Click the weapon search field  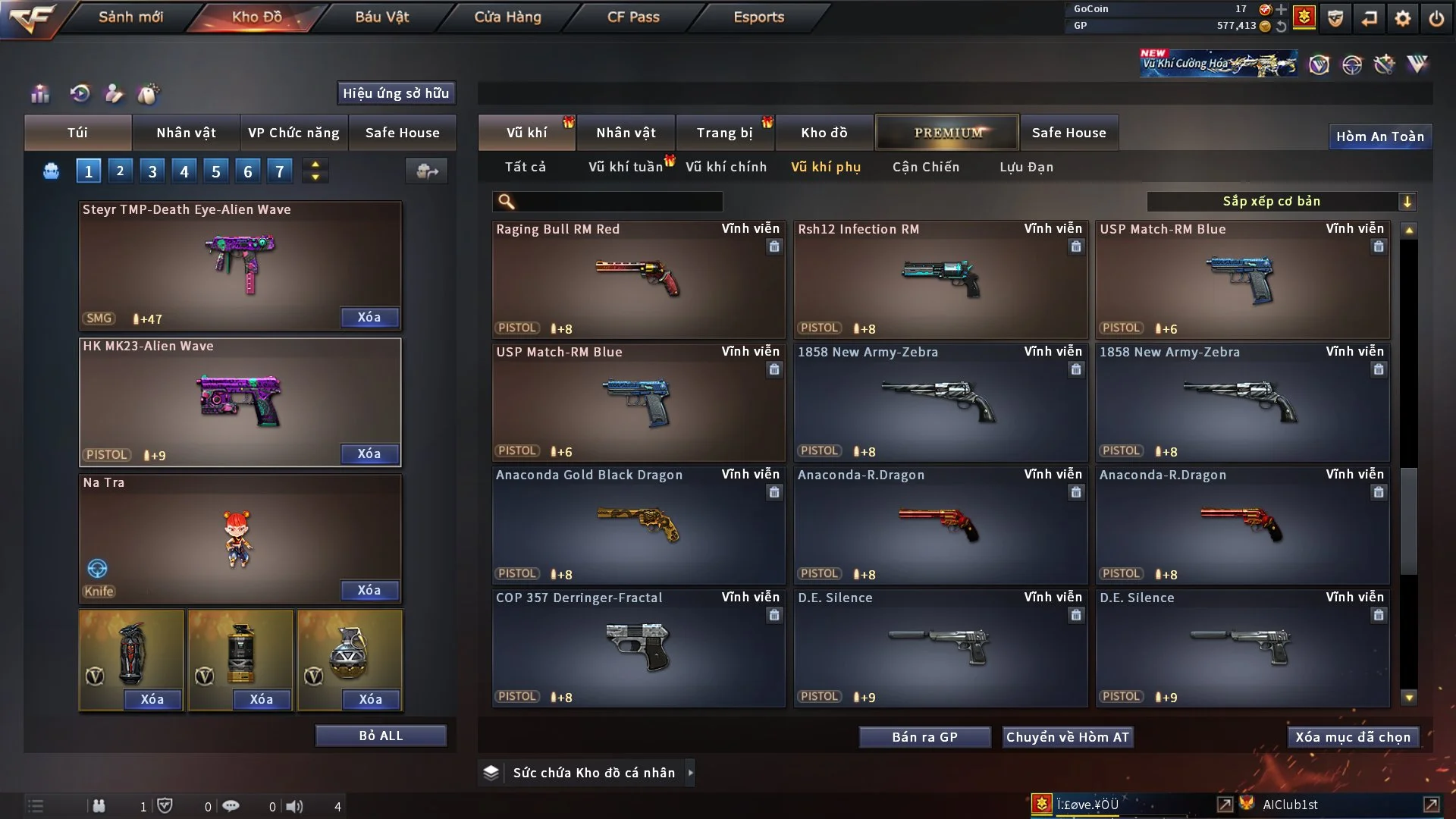[x=618, y=202]
